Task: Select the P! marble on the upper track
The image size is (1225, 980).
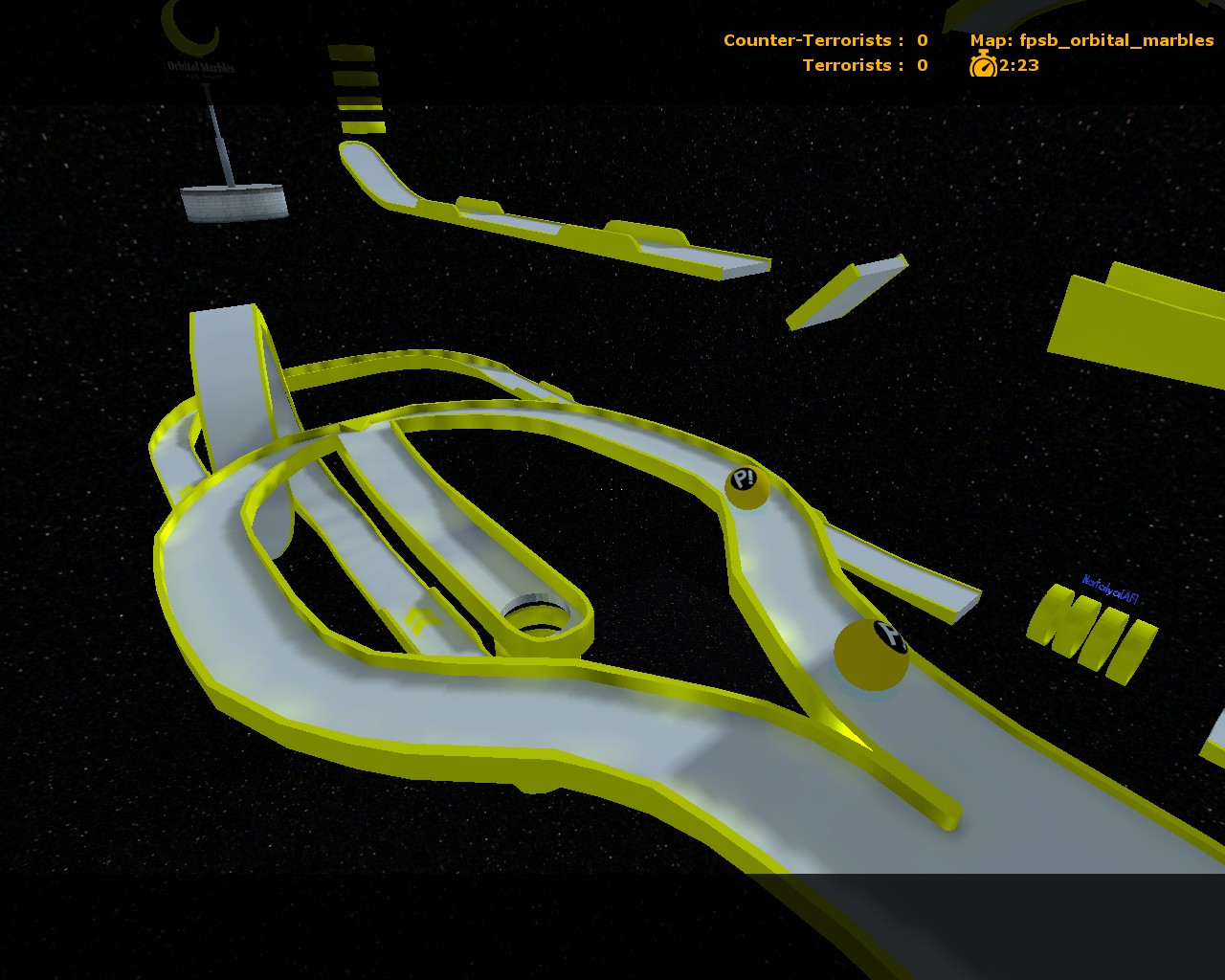Action: pos(746,486)
